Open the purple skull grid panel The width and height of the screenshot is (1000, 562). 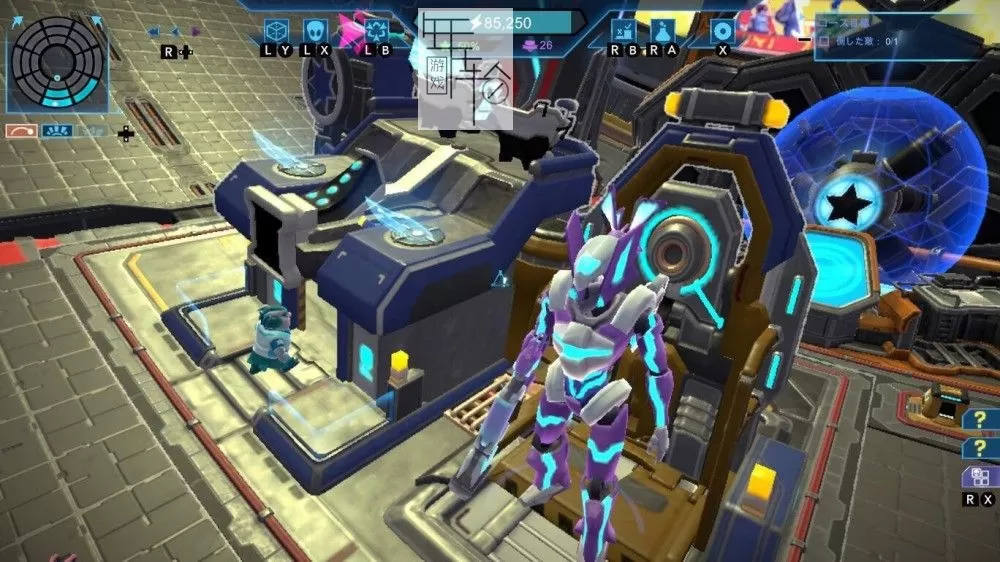pos(973,477)
